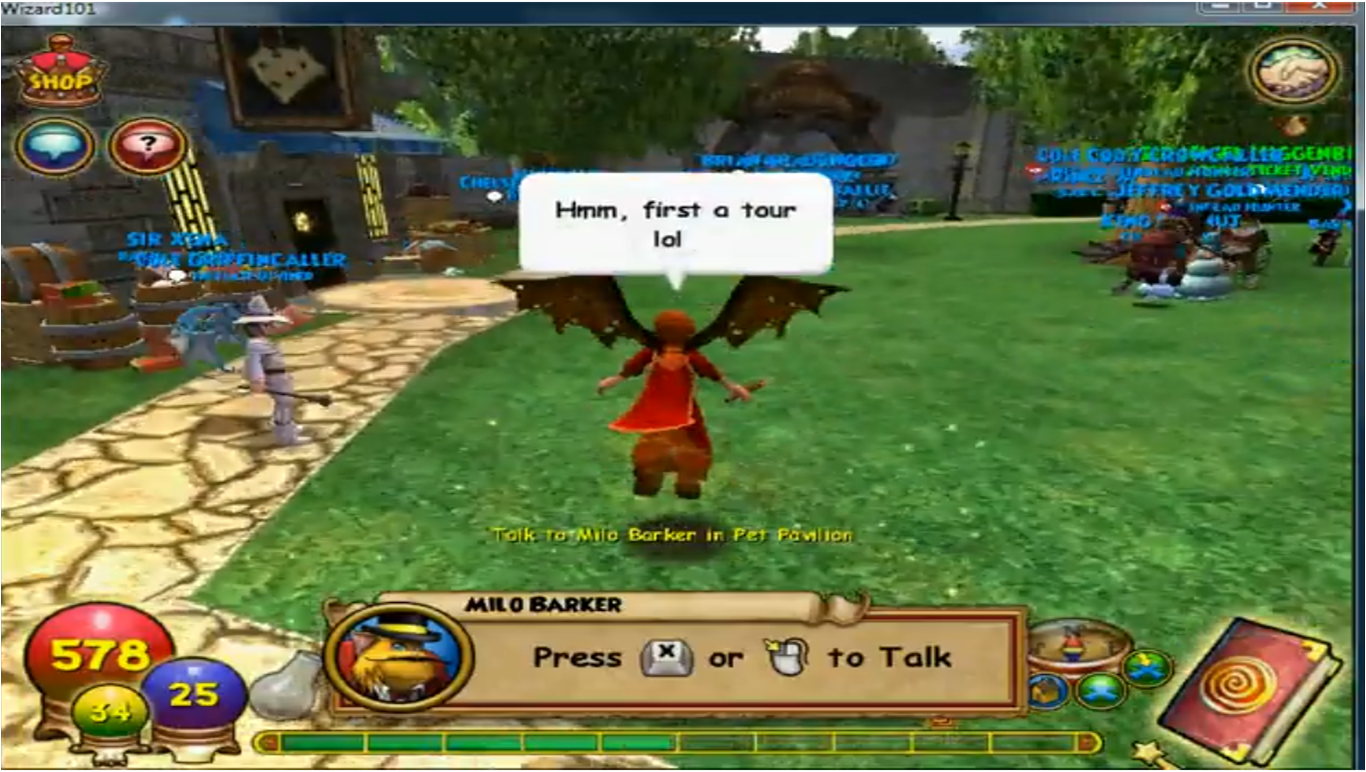Open the blue speech bubble chat menu

[55, 147]
